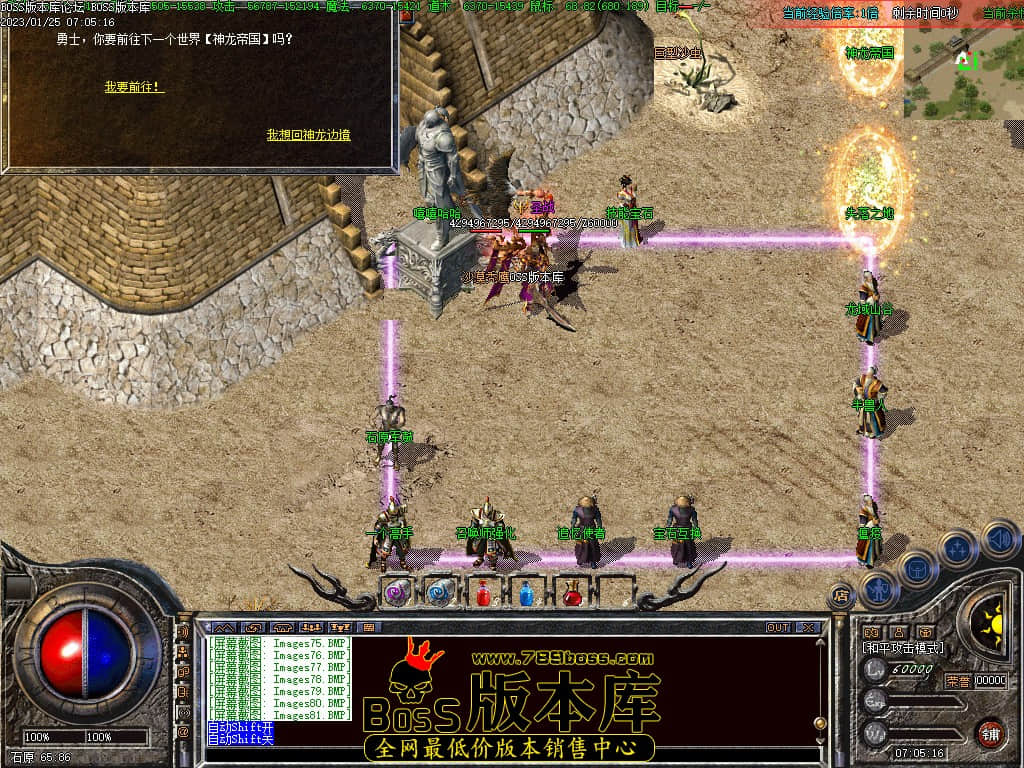Select the blue mana potion belt slot
The width and height of the screenshot is (1024, 768).
click(x=526, y=594)
